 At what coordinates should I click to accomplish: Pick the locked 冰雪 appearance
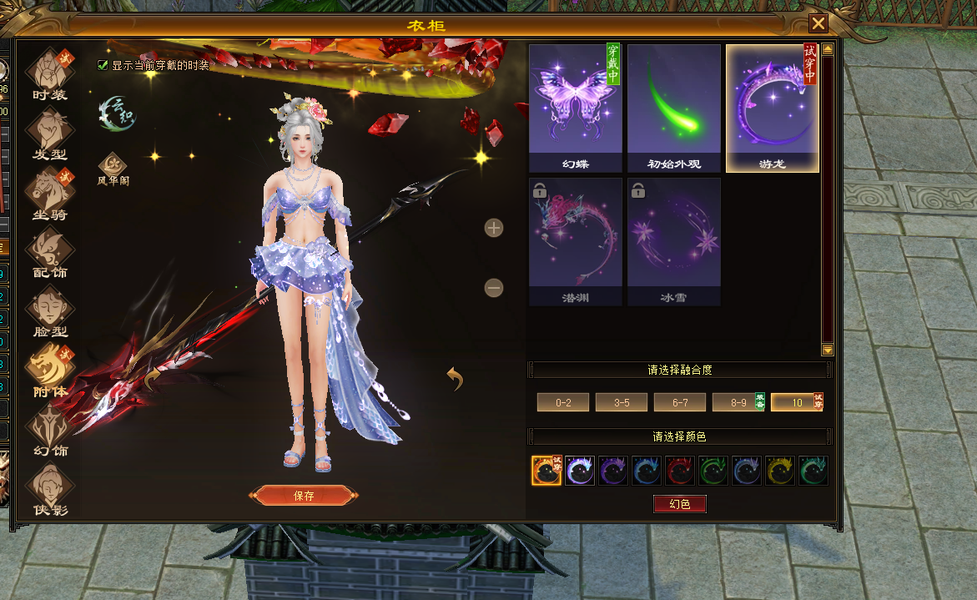tap(674, 242)
